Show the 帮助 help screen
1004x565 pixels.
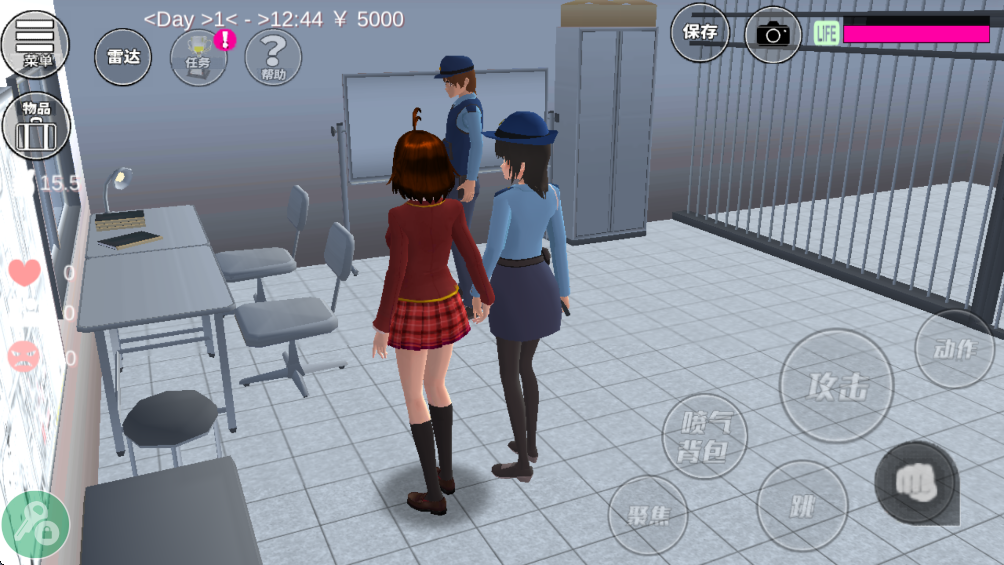point(273,57)
